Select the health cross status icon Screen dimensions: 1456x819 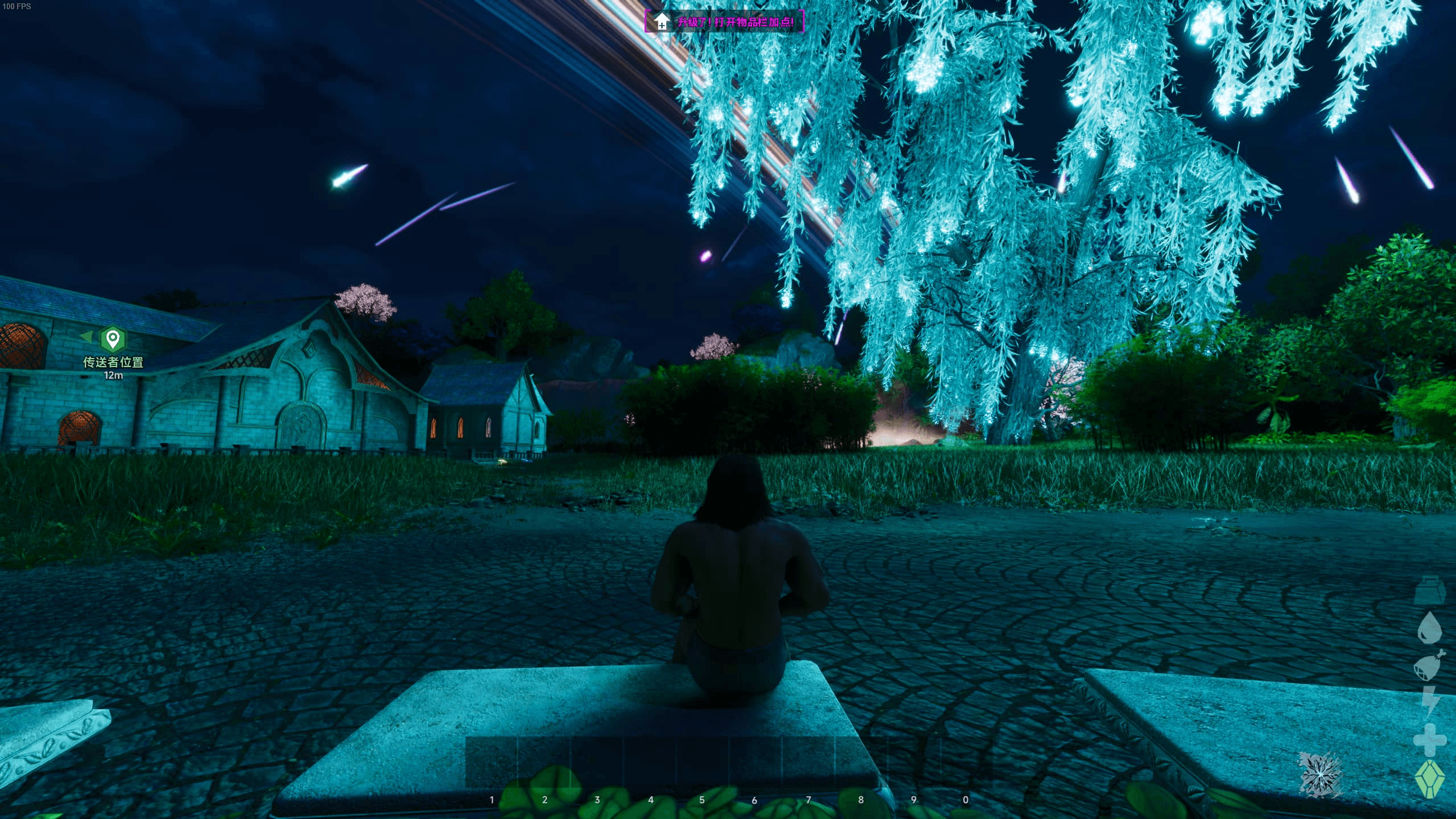point(1429,740)
